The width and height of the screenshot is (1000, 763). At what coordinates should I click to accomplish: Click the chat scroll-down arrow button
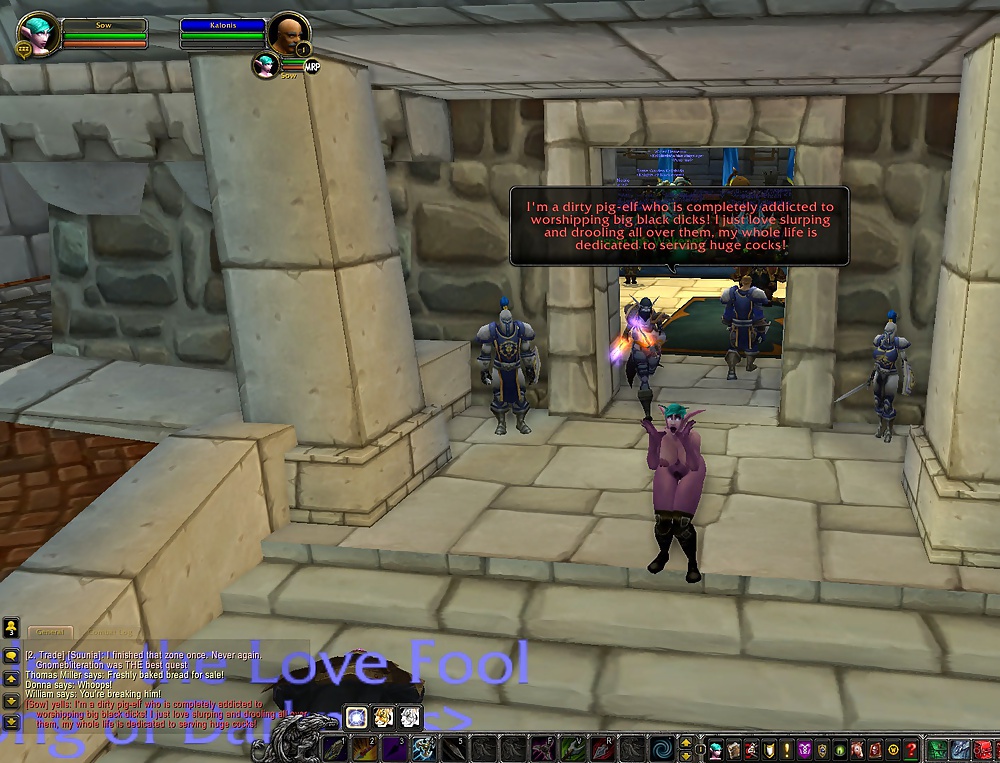11,699
